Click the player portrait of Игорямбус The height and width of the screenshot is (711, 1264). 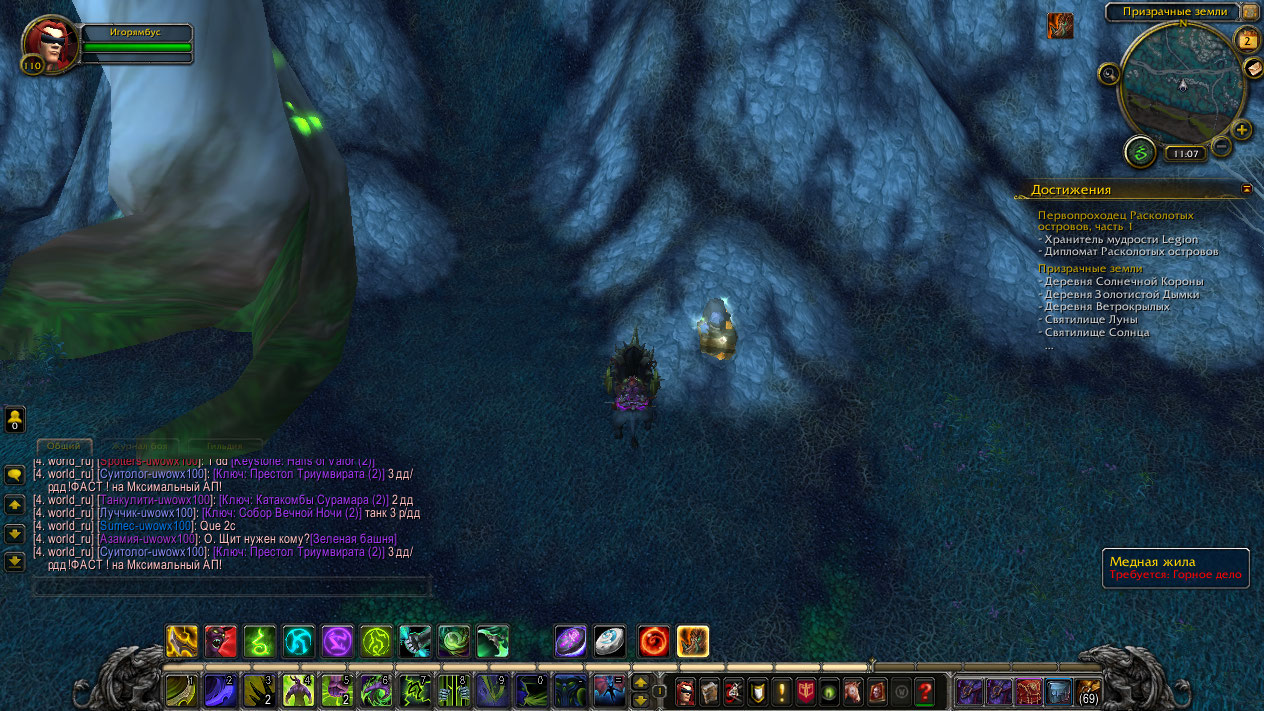click(46, 42)
